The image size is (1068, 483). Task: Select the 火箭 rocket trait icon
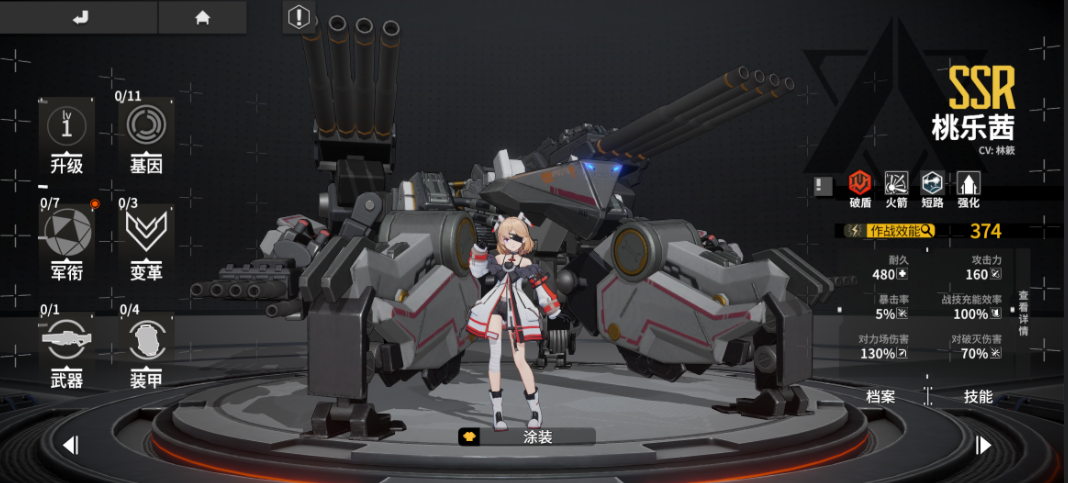[896, 187]
